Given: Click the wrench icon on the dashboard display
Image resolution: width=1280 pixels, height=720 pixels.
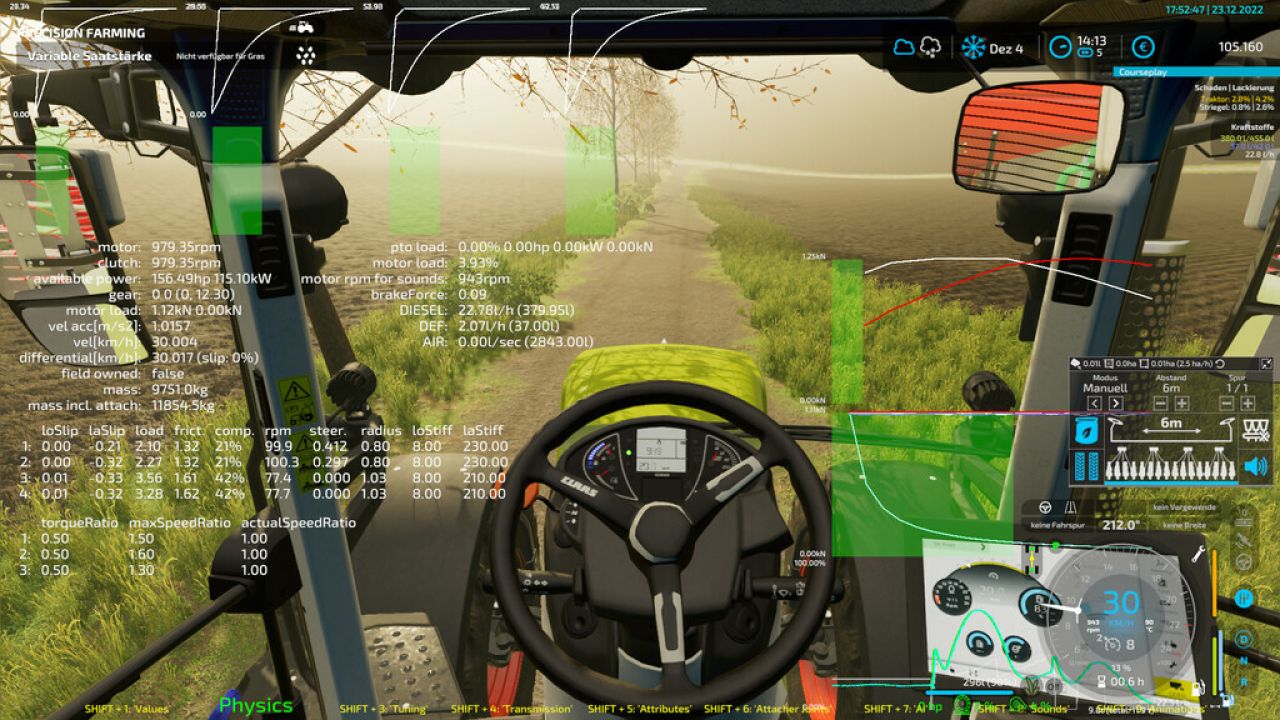Looking at the screenshot, I should 1196,555.
